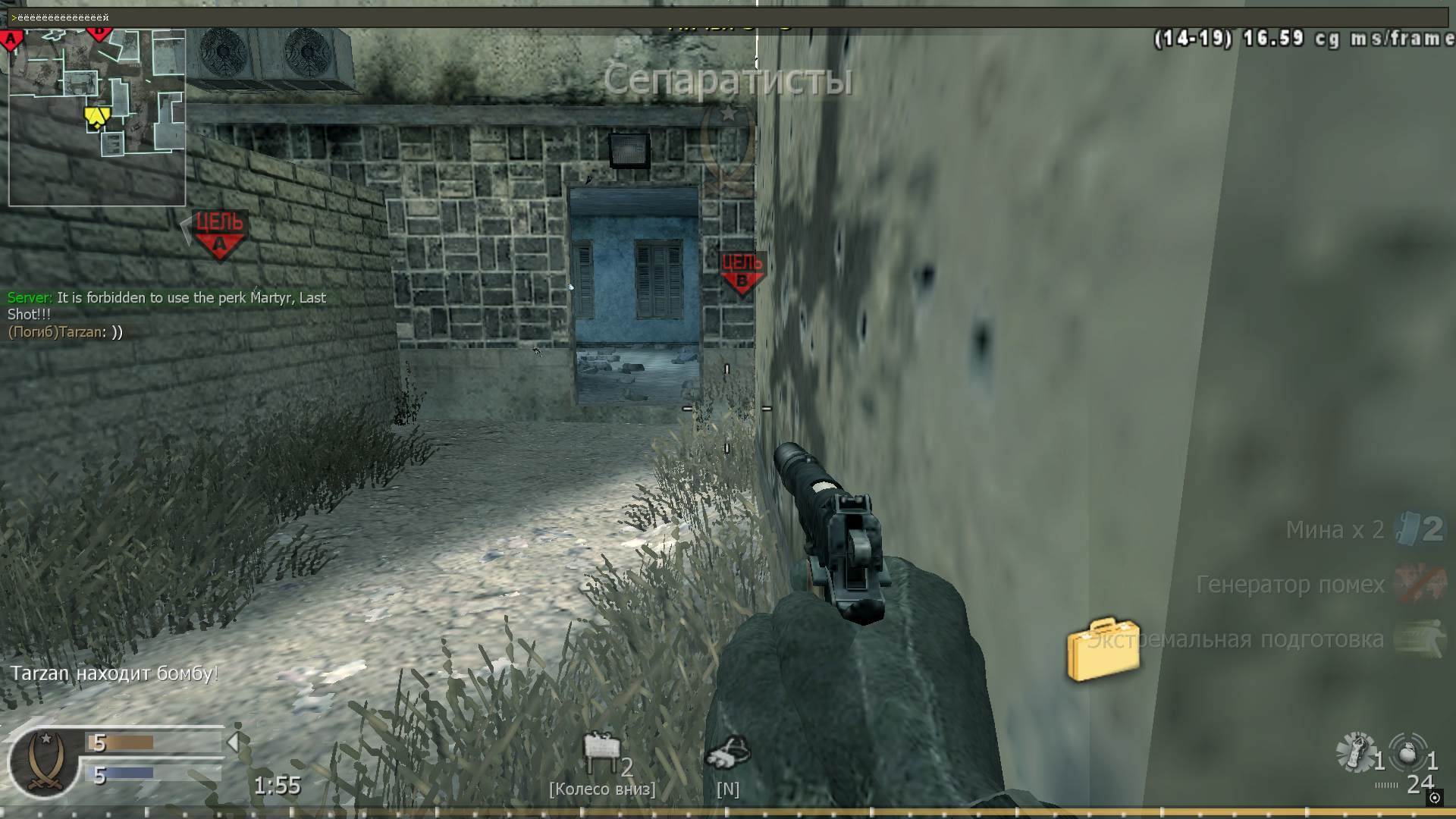Click the ЦЕЛЬ A objective marker
Screen dimensions: 1456x819
218,231
